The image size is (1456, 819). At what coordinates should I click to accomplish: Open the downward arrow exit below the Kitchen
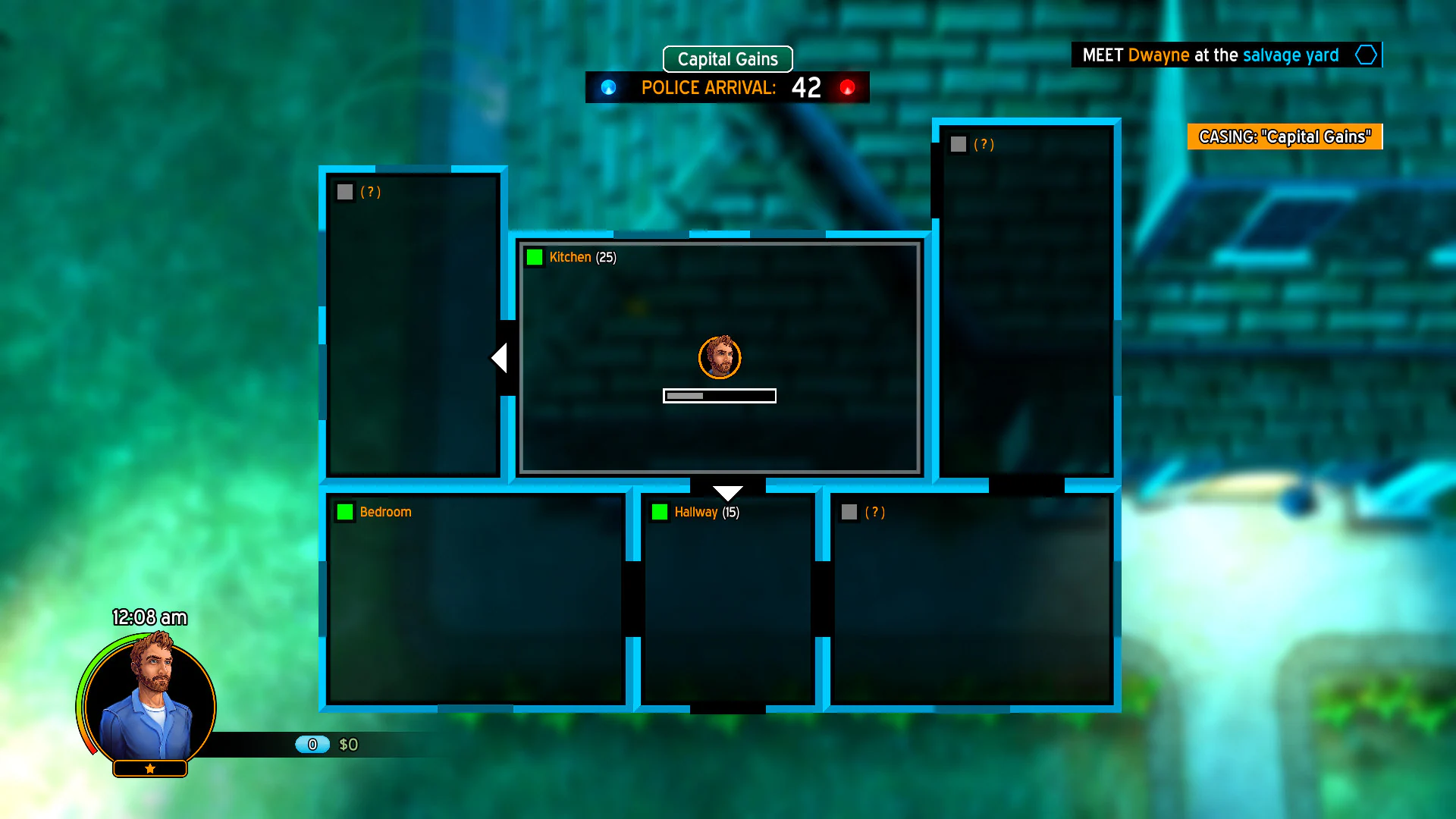click(x=729, y=490)
